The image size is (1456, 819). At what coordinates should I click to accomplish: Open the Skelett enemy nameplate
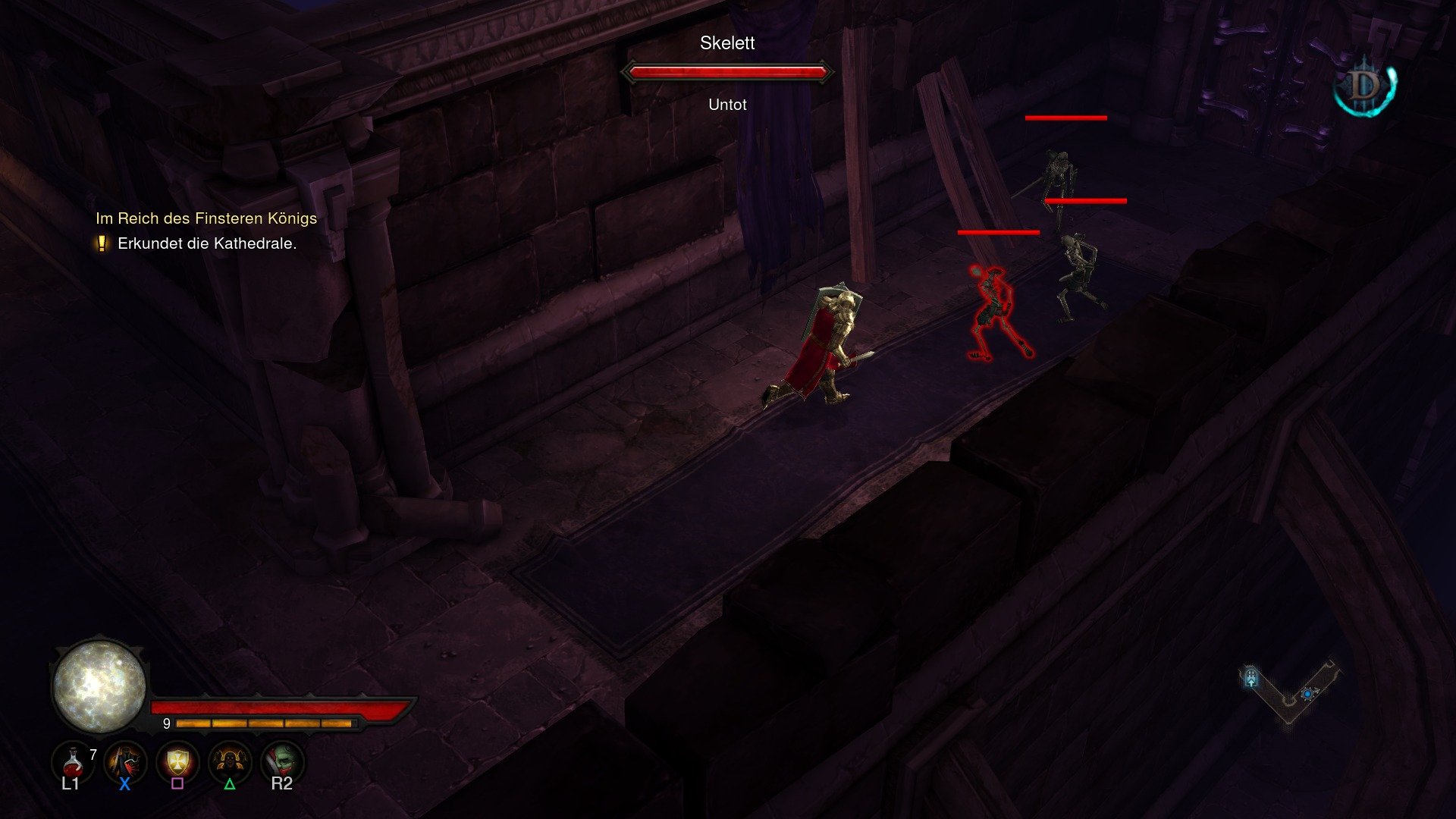click(x=726, y=44)
